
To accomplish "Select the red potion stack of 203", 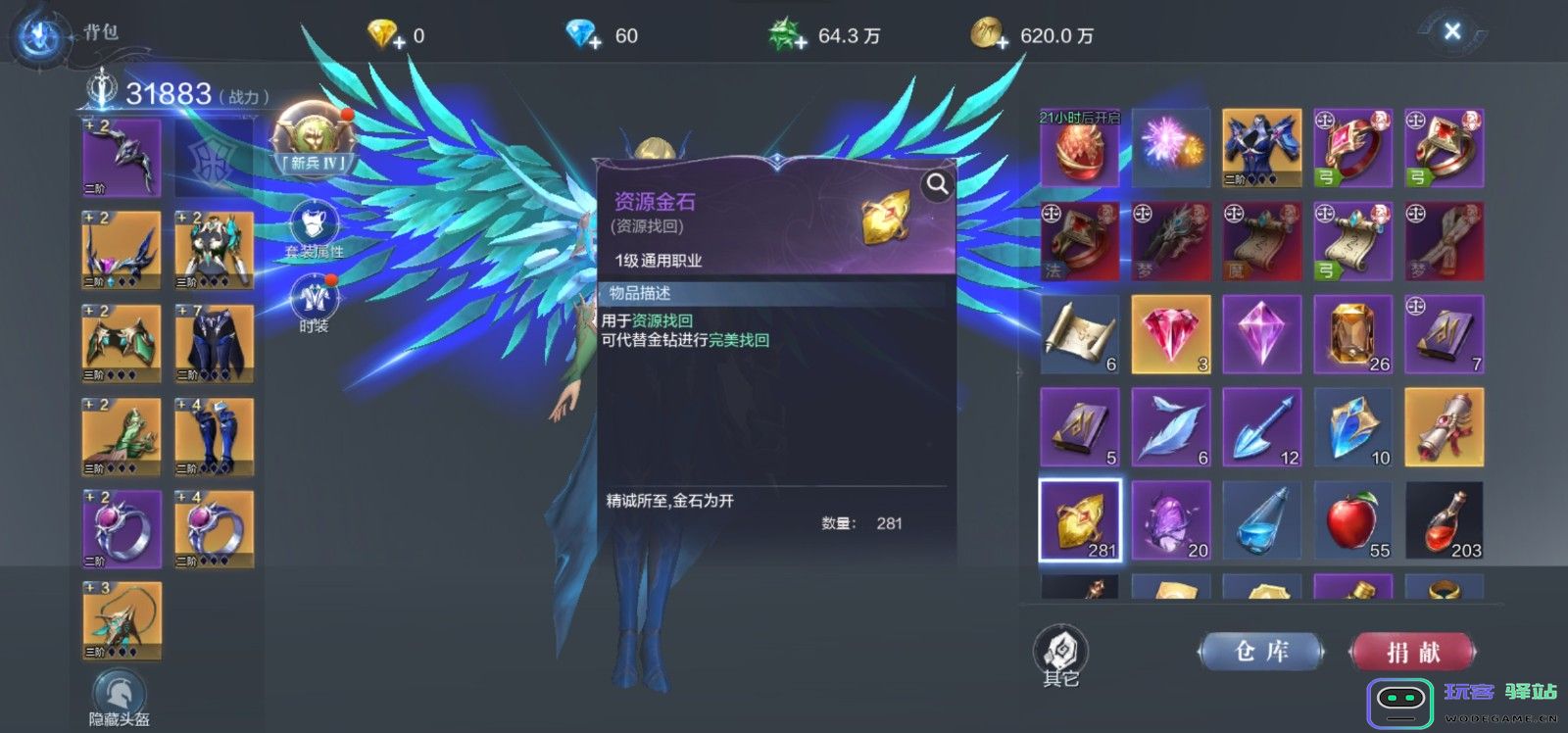I will click(1445, 520).
